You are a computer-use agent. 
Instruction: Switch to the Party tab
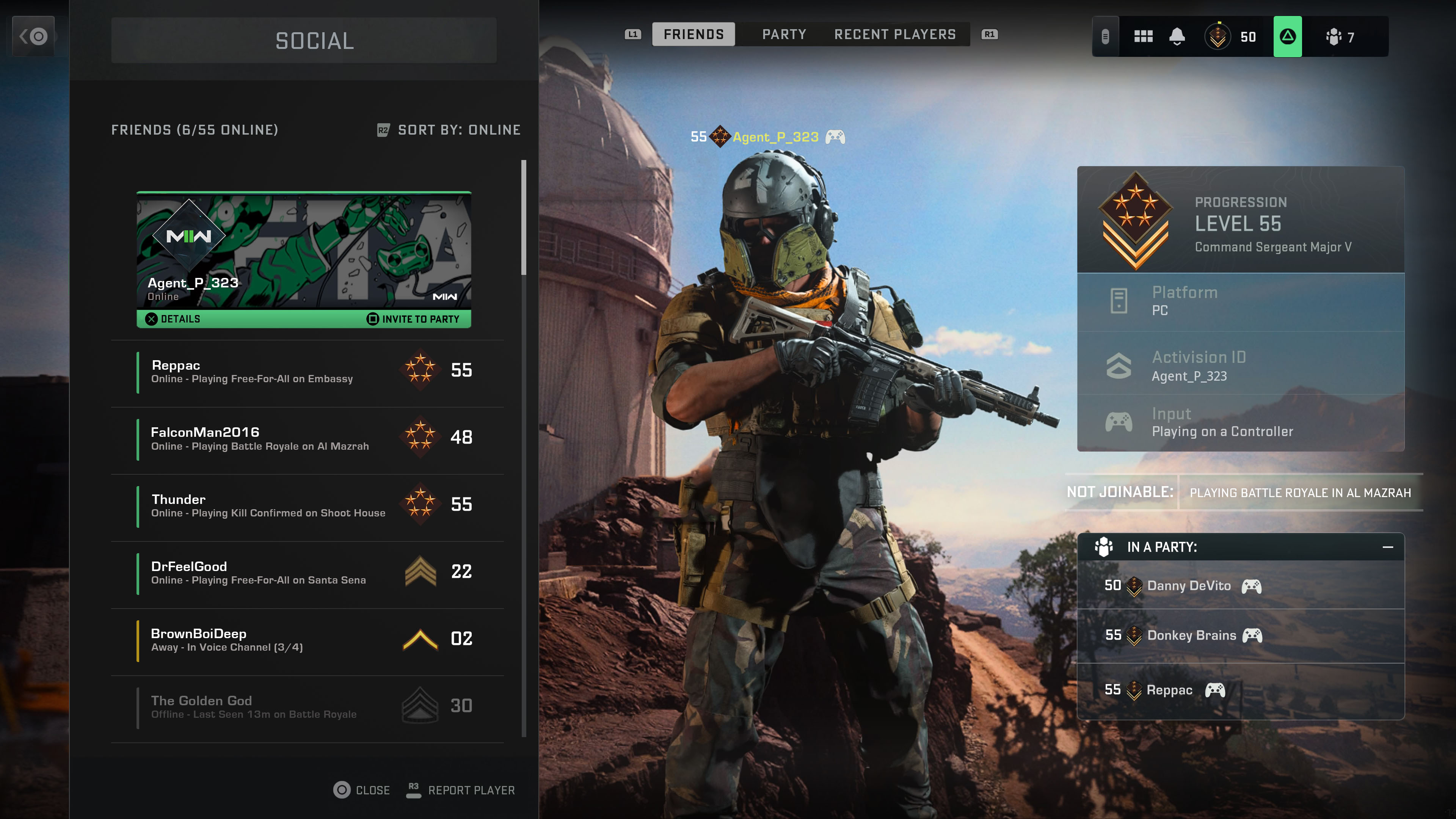783,34
